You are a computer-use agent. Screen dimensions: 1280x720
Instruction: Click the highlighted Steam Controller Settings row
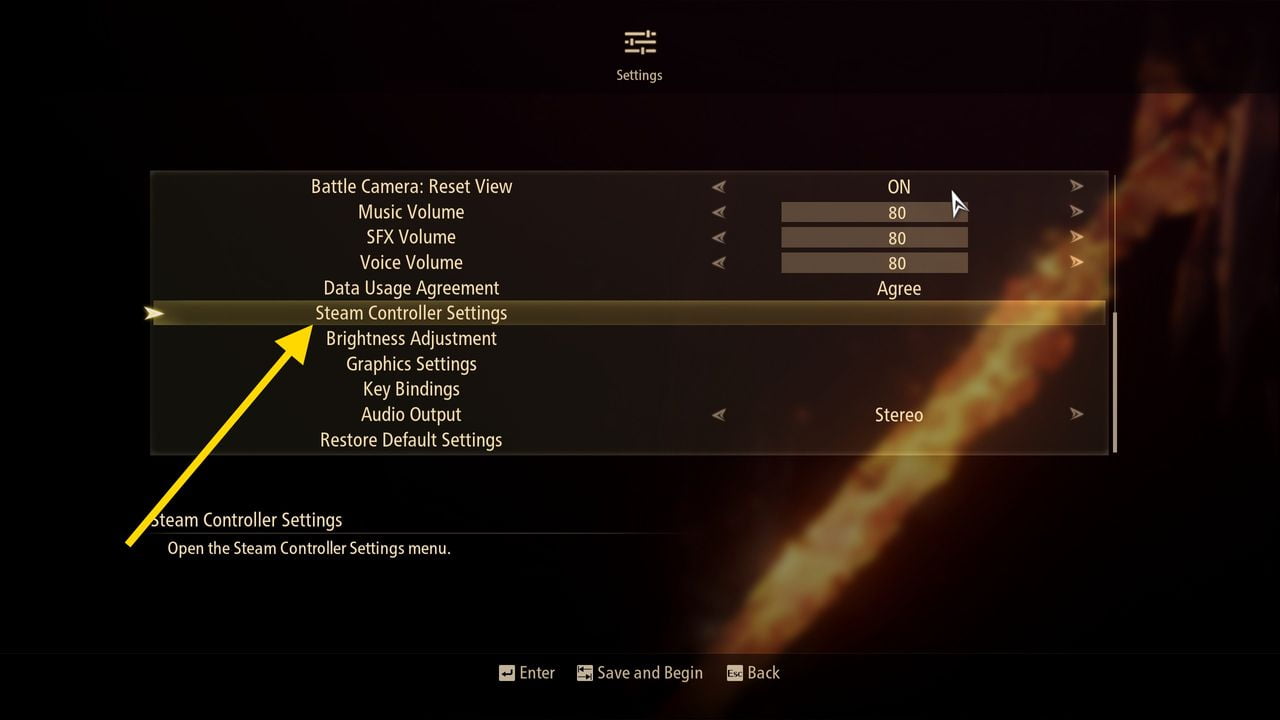point(411,313)
